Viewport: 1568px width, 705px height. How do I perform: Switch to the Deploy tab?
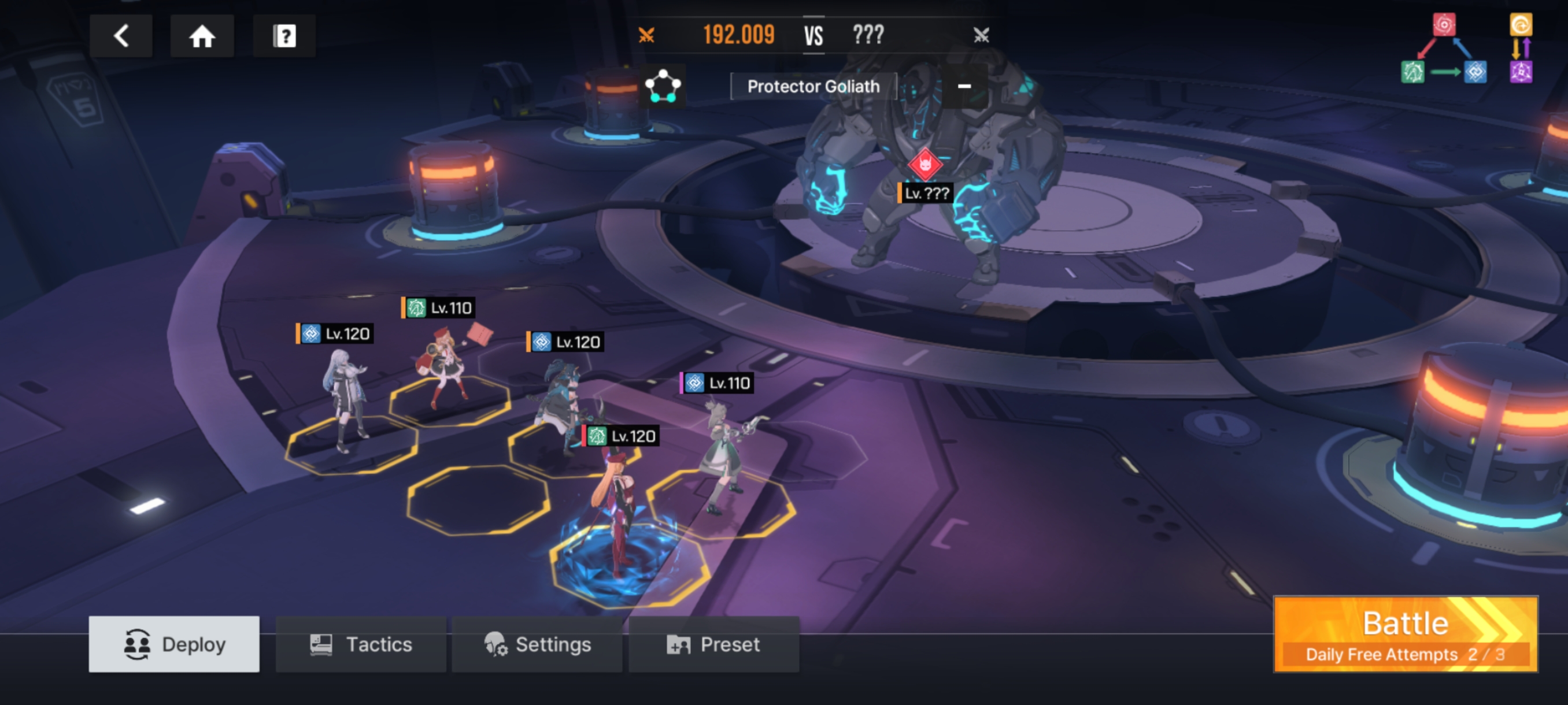[x=174, y=644]
